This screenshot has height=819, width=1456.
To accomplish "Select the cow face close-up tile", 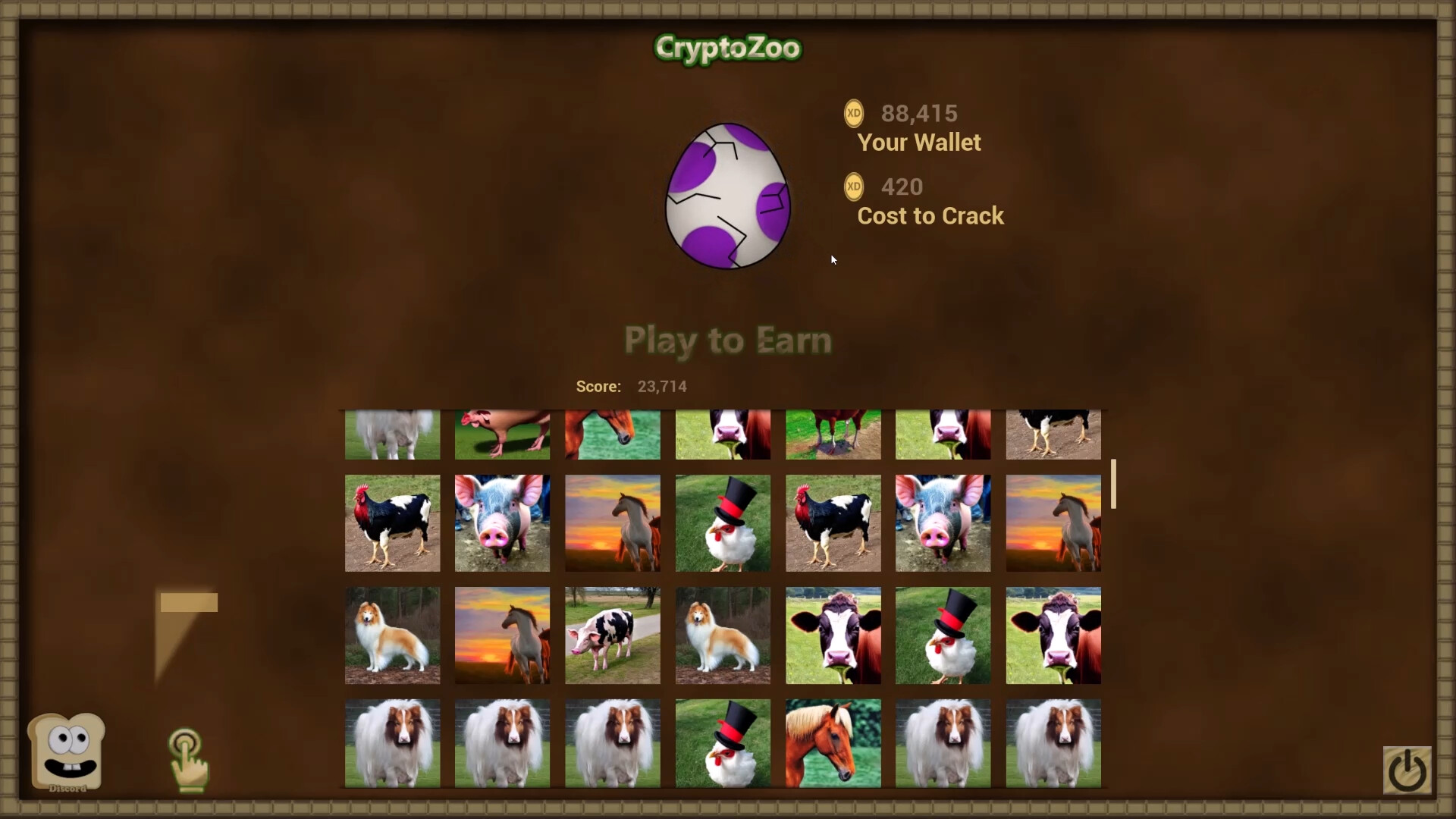I will (832, 635).
